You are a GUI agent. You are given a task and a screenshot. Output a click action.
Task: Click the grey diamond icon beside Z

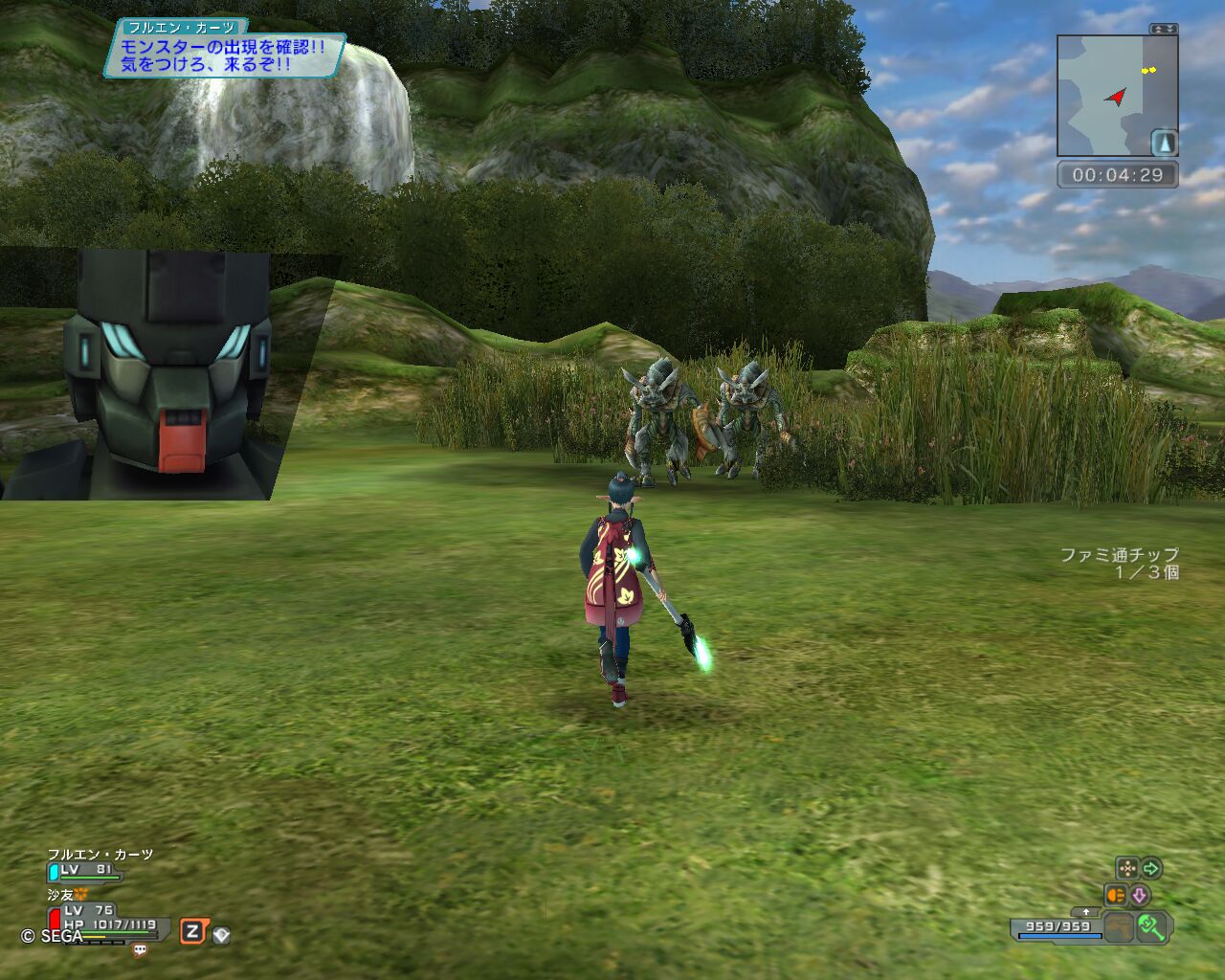click(221, 935)
